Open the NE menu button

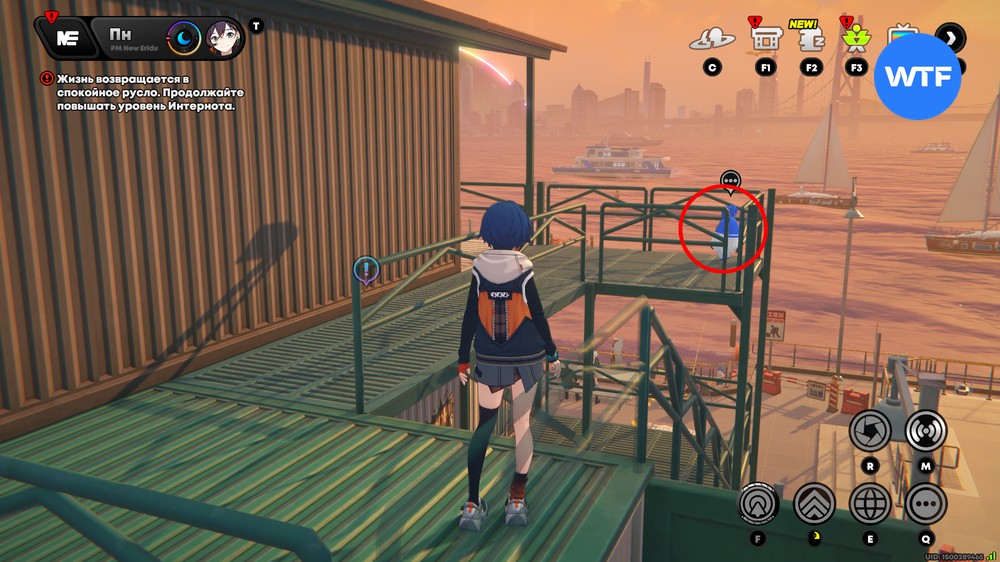66,38
